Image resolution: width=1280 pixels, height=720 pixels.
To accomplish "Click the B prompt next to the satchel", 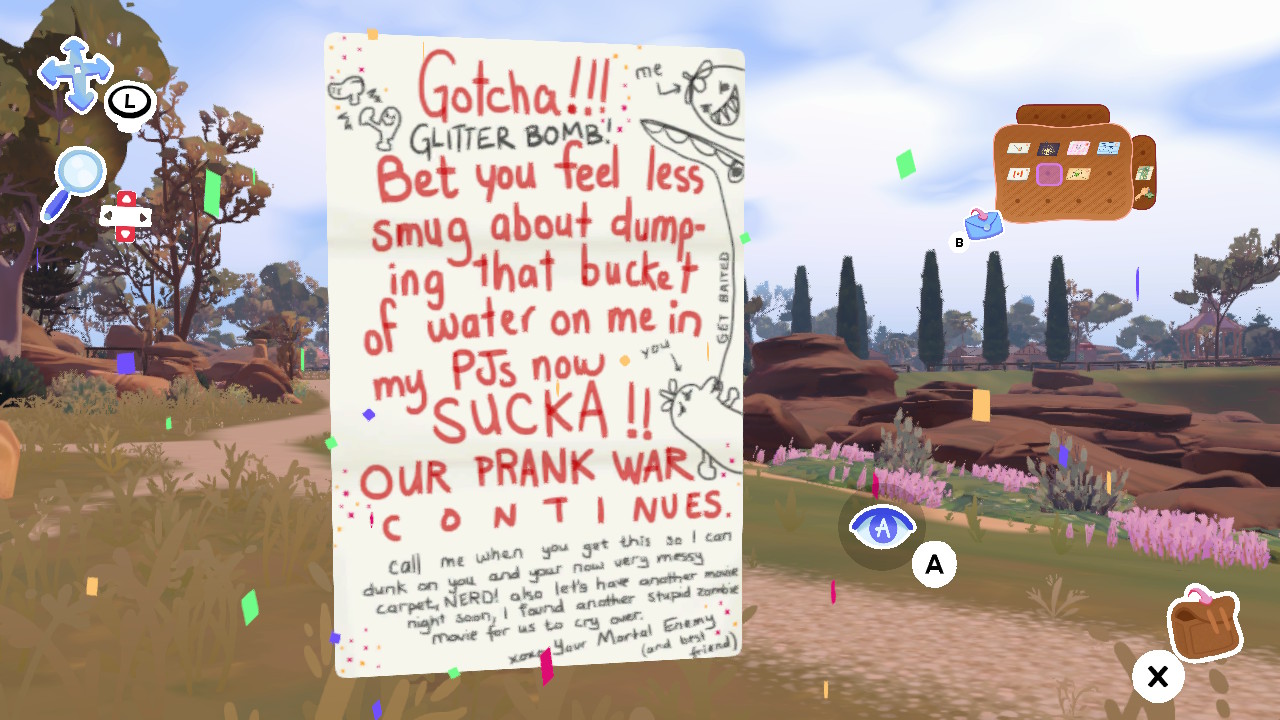I will tap(961, 240).
